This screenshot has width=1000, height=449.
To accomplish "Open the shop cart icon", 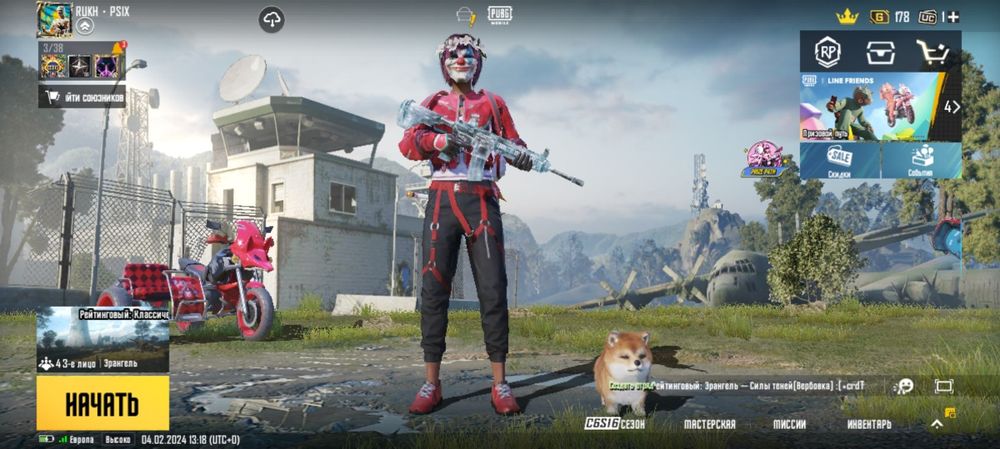I will pyautogui.click(x=933, y=52).
